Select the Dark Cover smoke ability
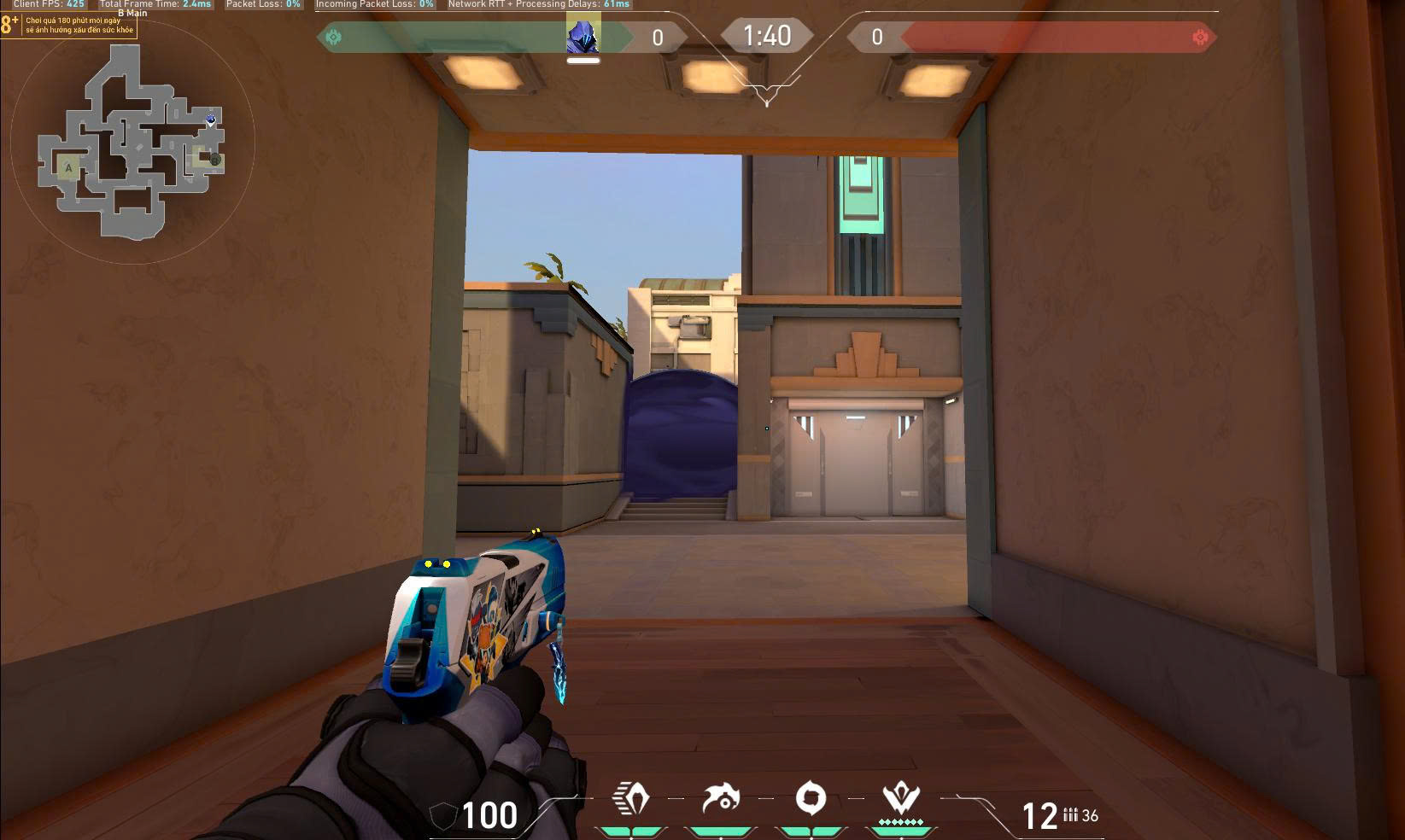The image size is (1405, 840). coord(811,800)
